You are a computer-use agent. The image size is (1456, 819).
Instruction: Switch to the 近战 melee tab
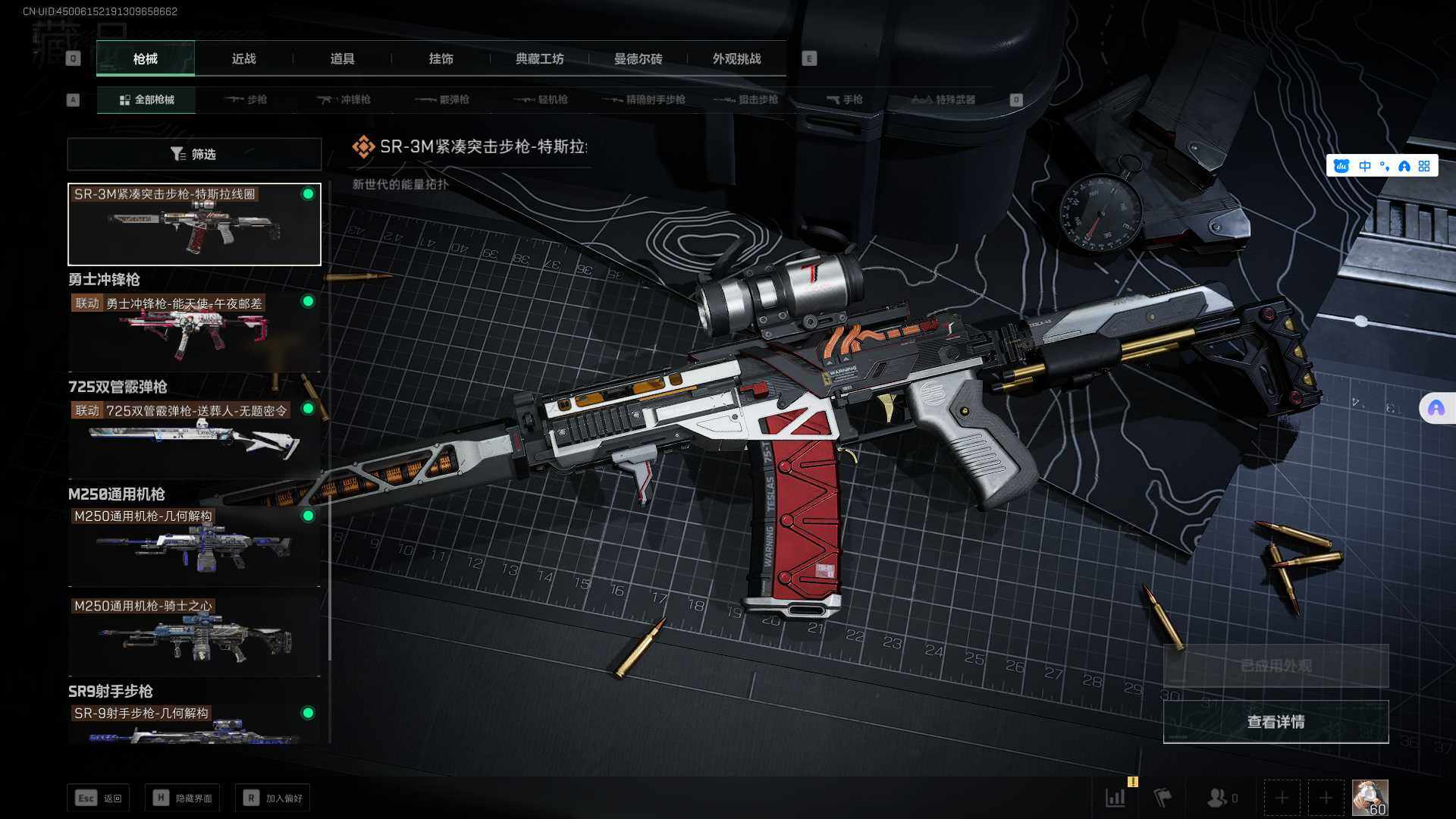243,59
